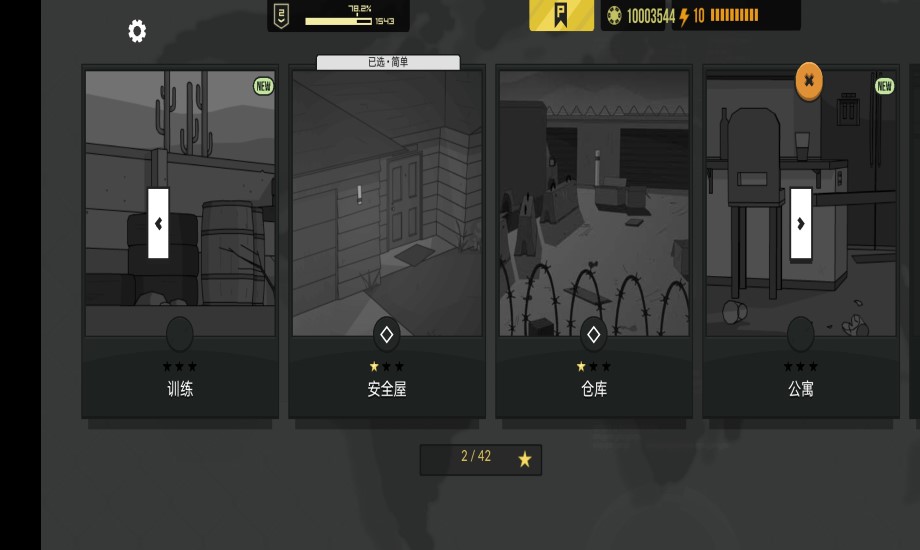Viewport: 920px width, 550px height.
Task: Click the 已选·简单 difficulty tab
Action: coord(388,62)
